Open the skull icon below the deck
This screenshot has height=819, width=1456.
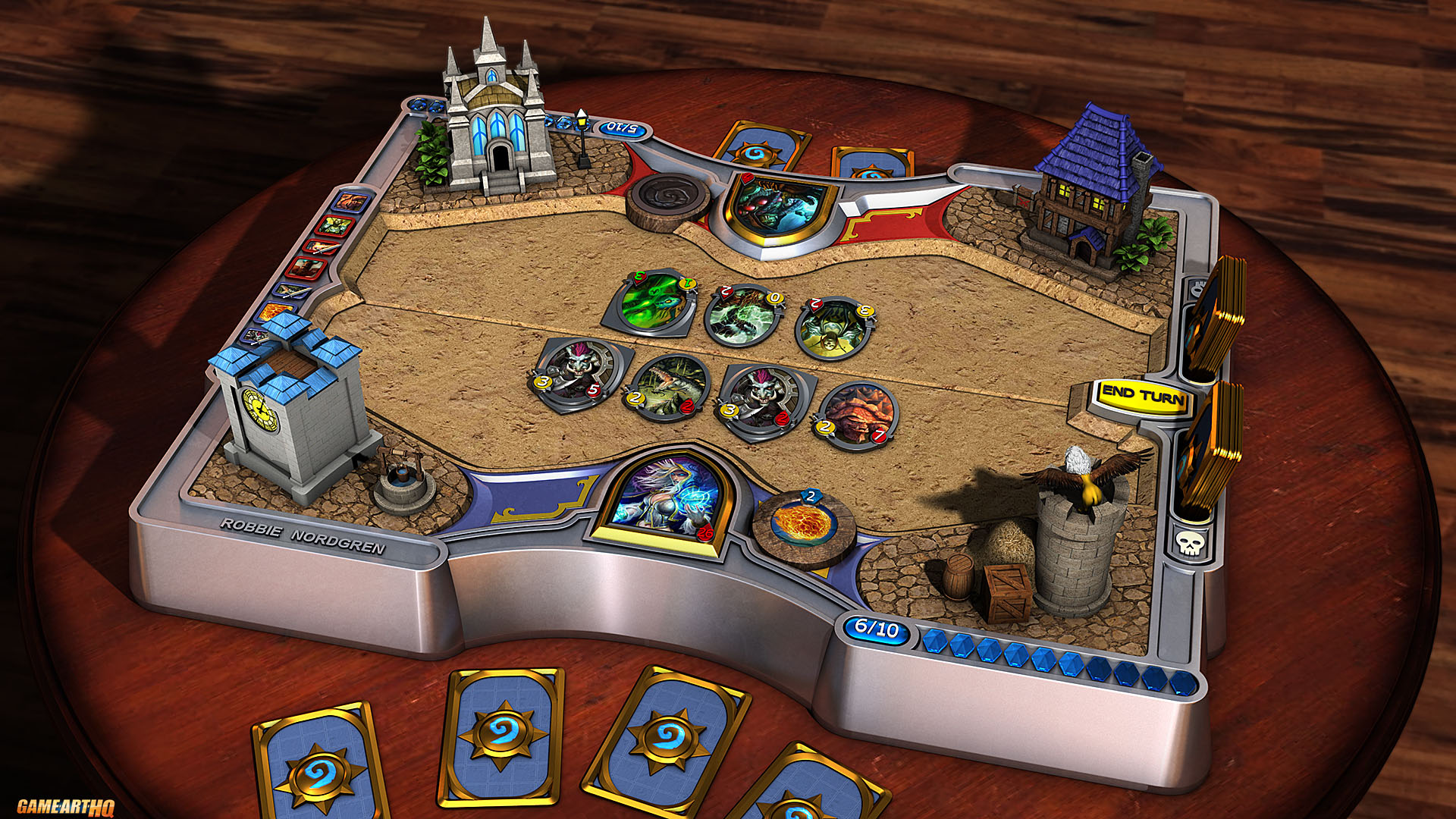pyautogui.click(x=1189, y=542)
